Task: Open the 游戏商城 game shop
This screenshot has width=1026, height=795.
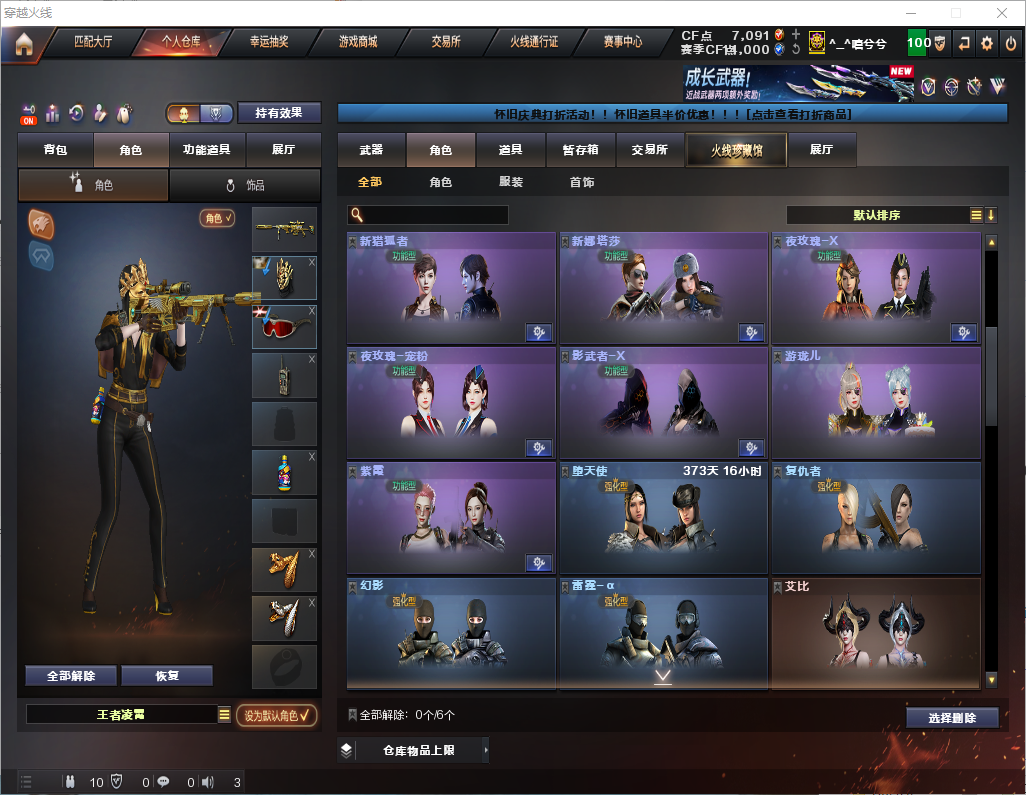Action: pyautogui.click(x=358, y=43)
